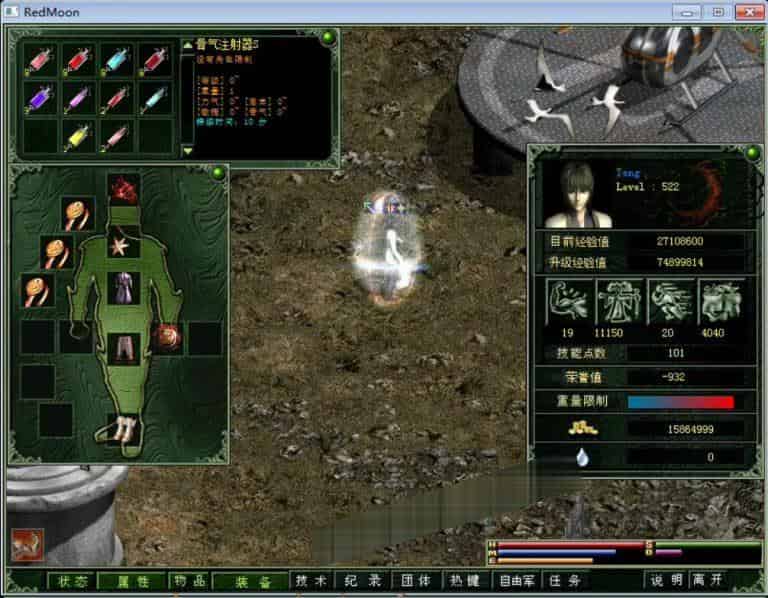Image resolution: width=768 pixels, height=598 pixels.
Task: Select the star necklace equipment slot
Action: point(124,244)
